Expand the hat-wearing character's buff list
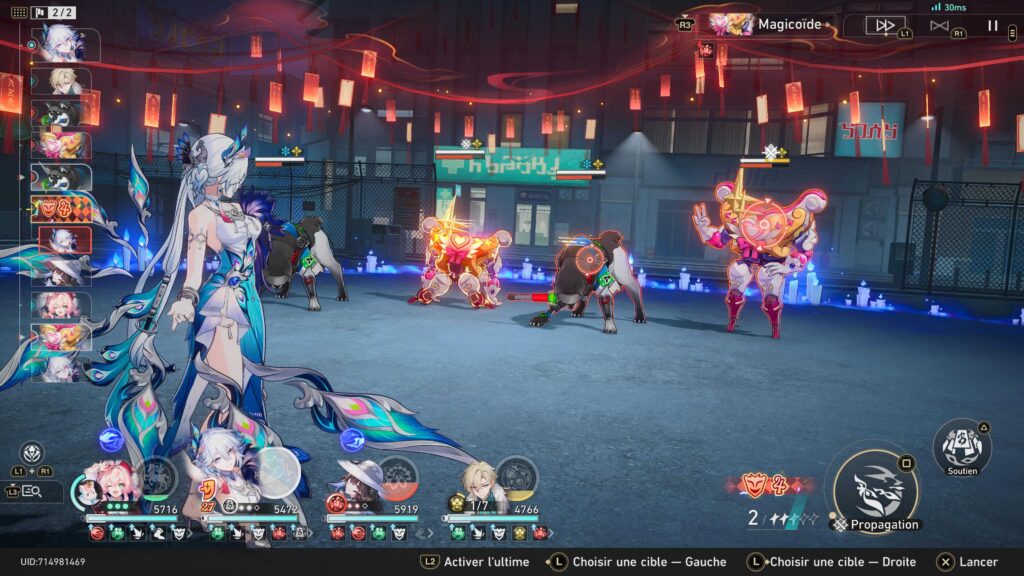The width and height of the screenshot is (1024, 576). click(x=419, y=533)
